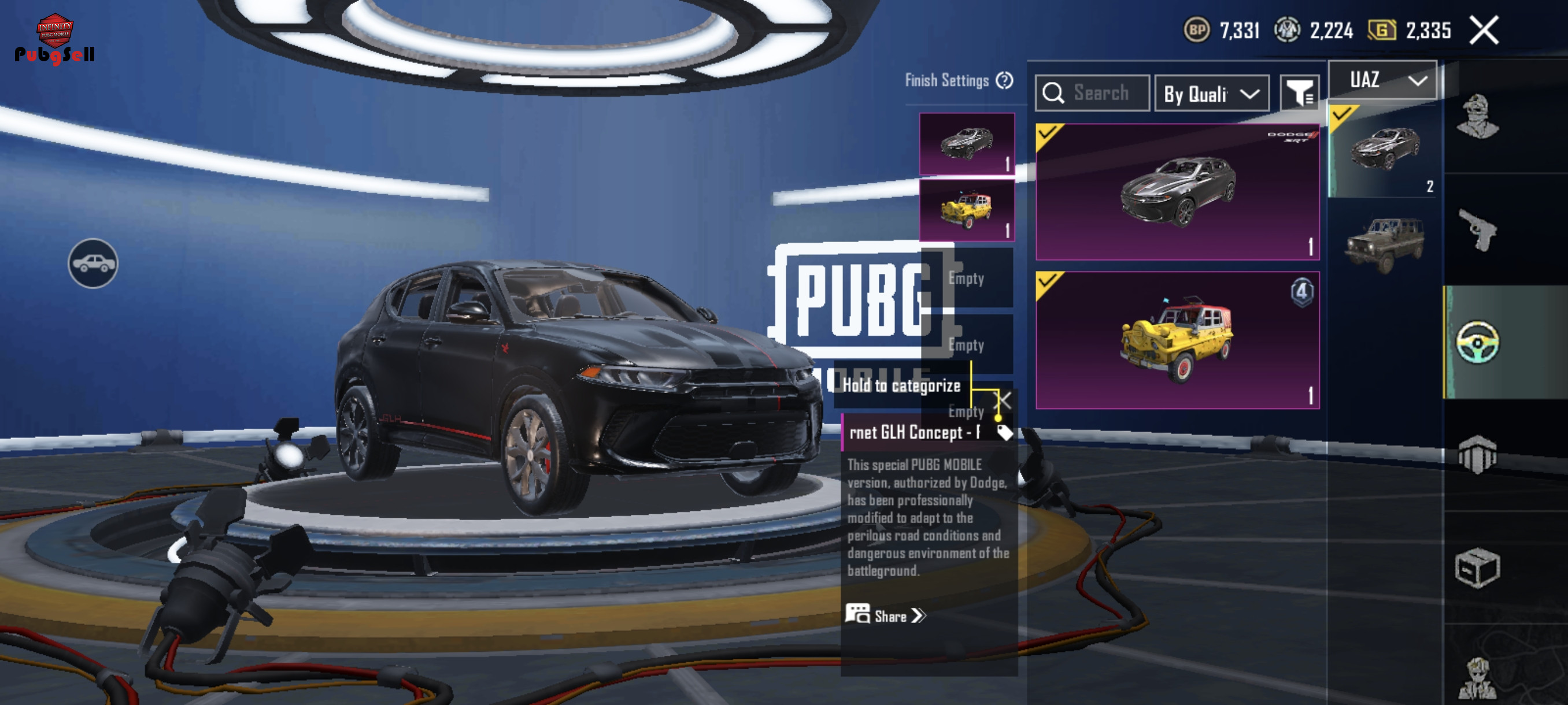Open the steering wheel vehicles category

pyautogui.click(x=1477, y=342)
